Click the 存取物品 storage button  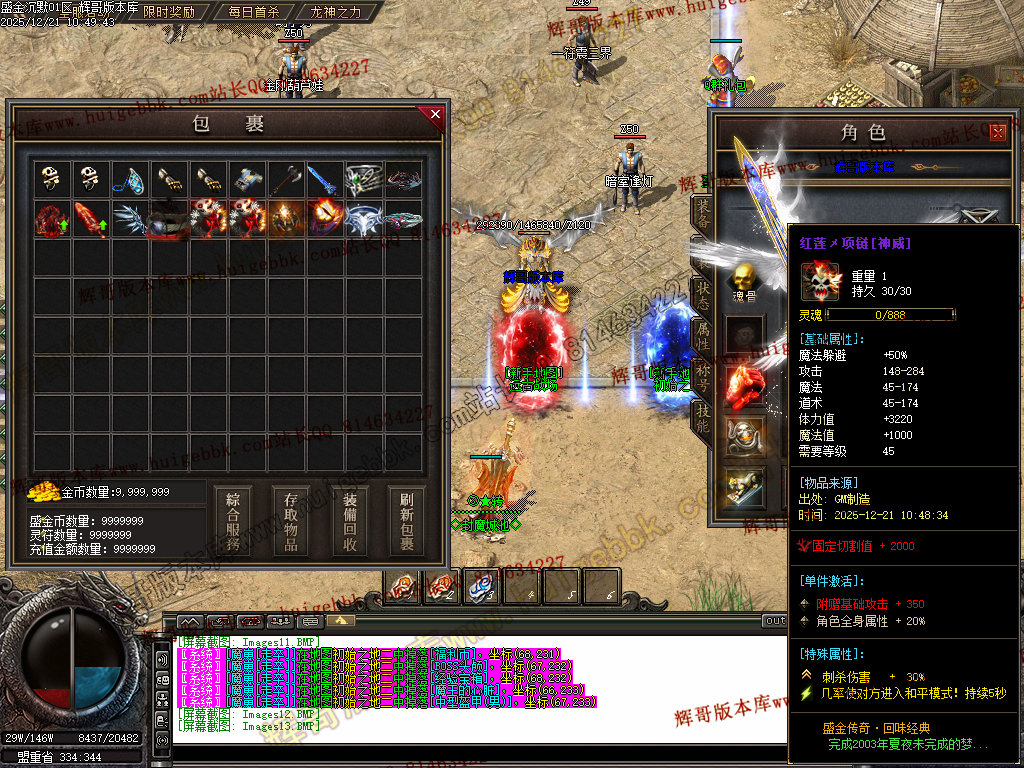(x=291, y=520)
